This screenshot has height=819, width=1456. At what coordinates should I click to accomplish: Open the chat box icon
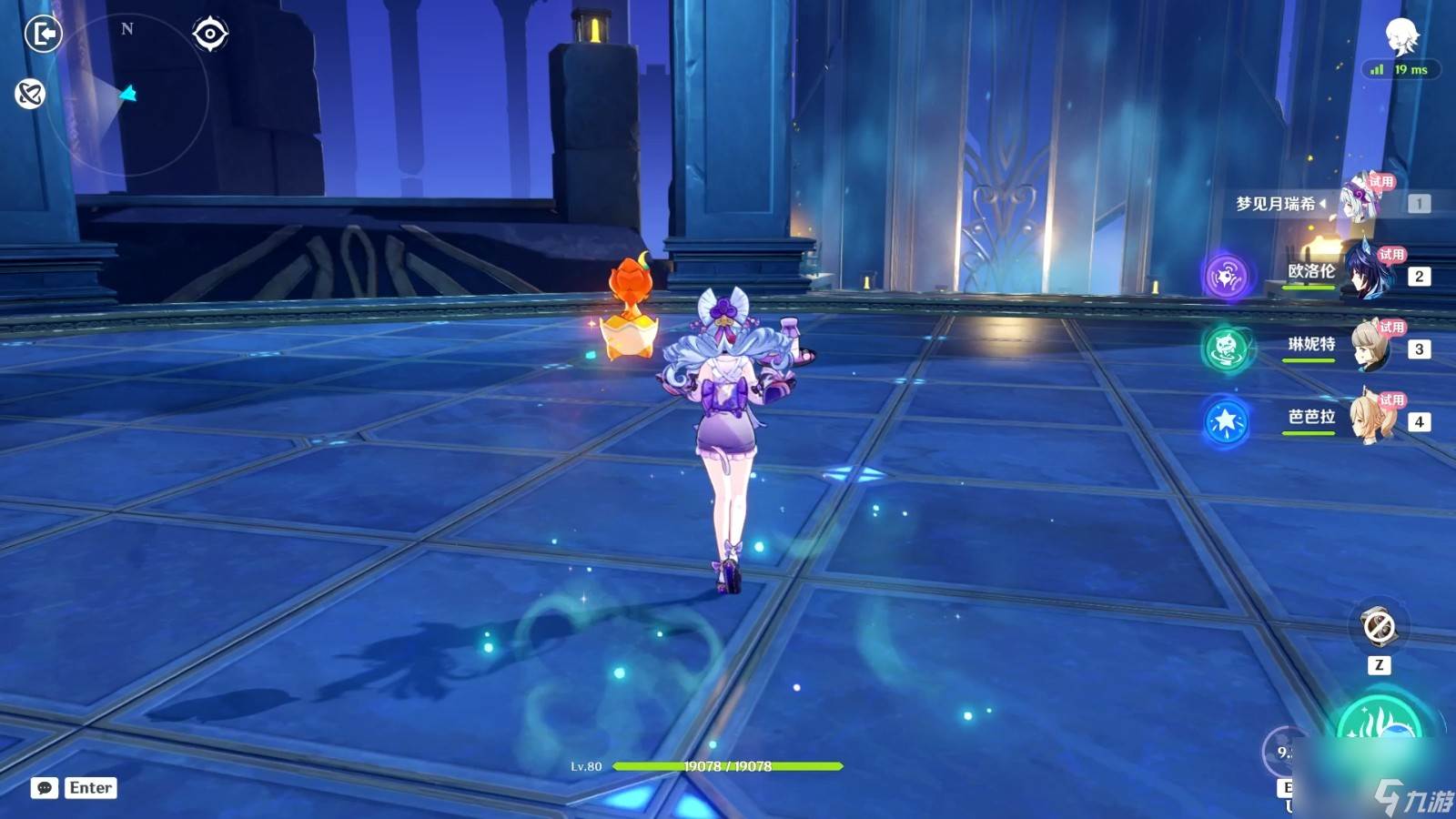pos(44,788)
